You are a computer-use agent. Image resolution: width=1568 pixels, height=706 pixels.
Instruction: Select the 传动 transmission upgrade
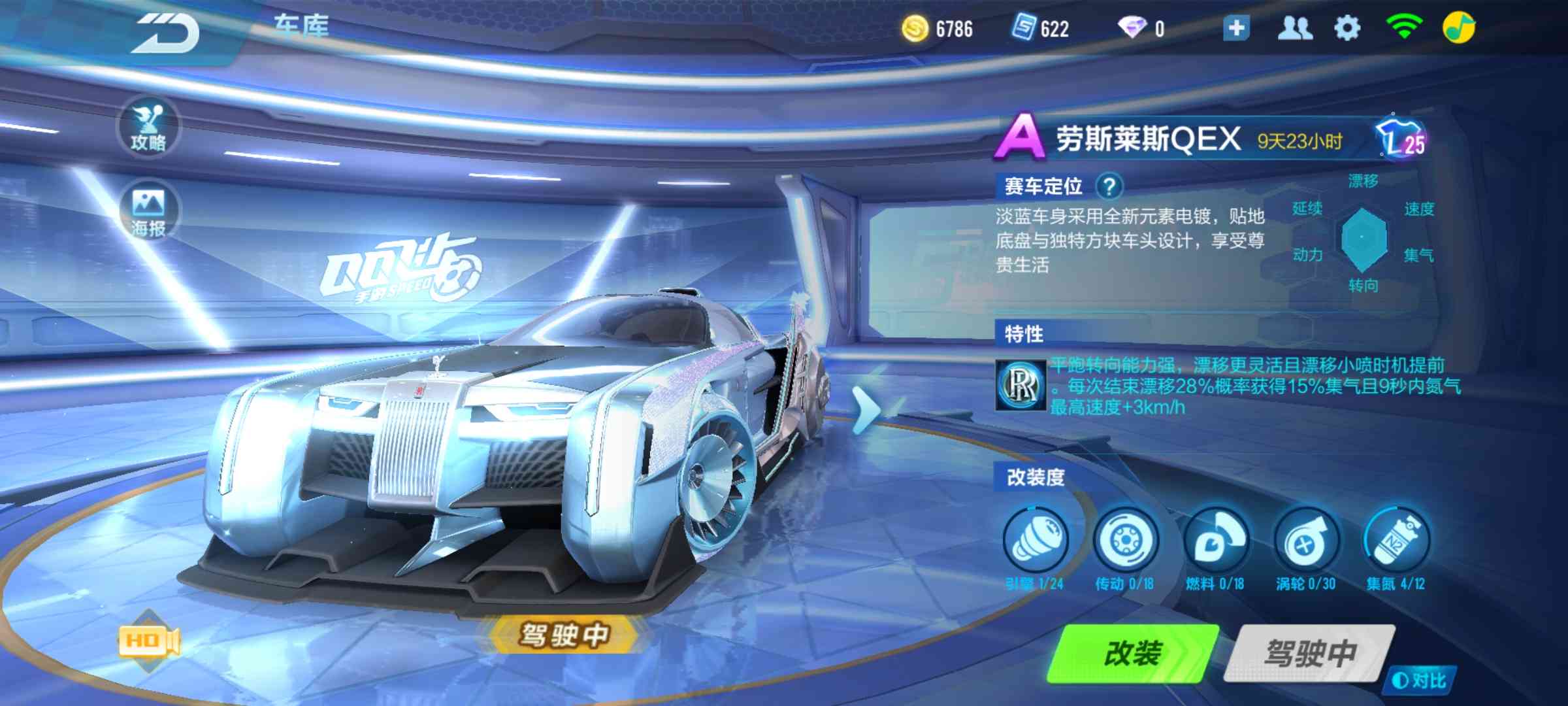(x=1125, y=542)
